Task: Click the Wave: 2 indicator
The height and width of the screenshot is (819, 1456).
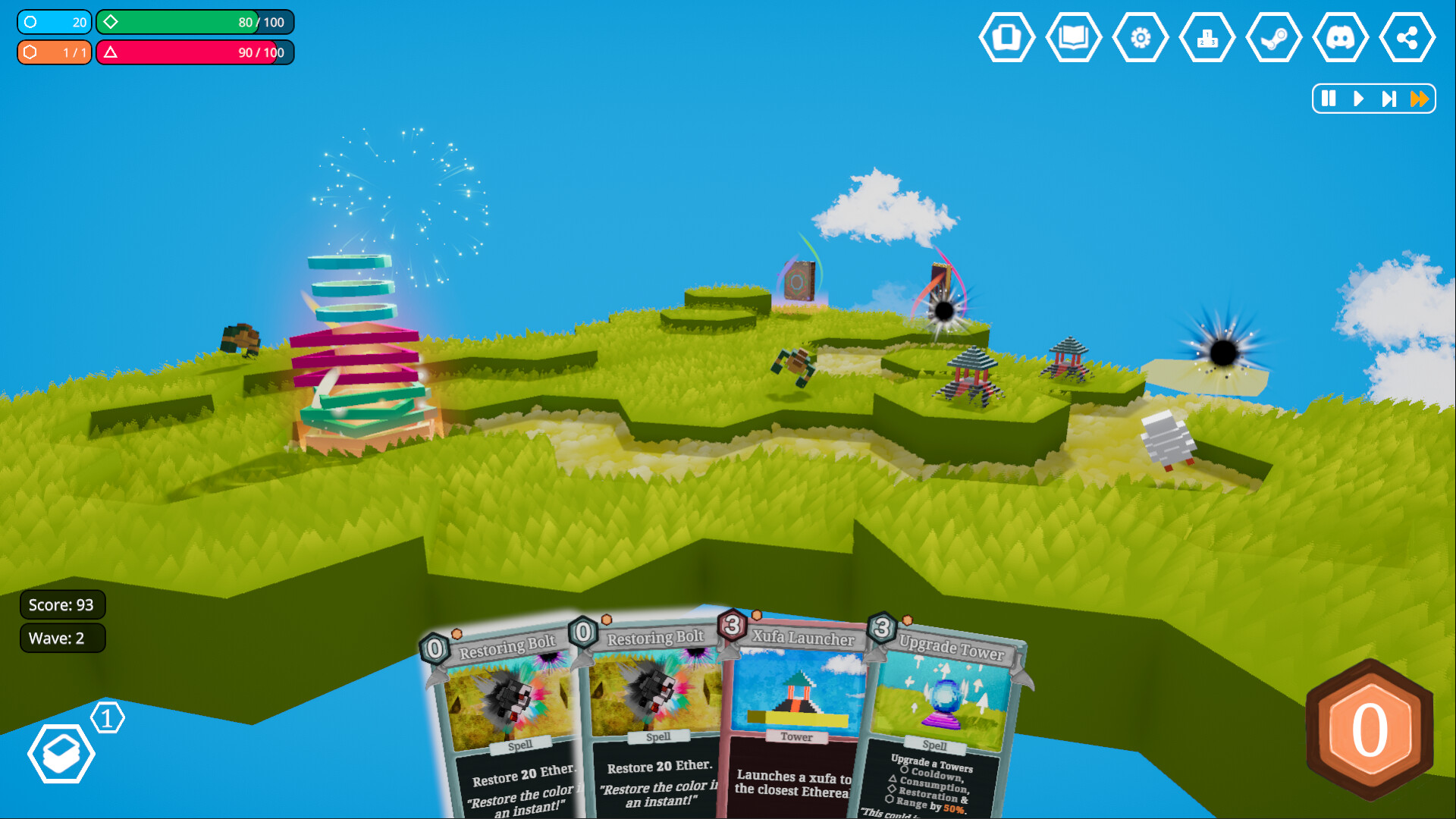Action: coord(62,638)
